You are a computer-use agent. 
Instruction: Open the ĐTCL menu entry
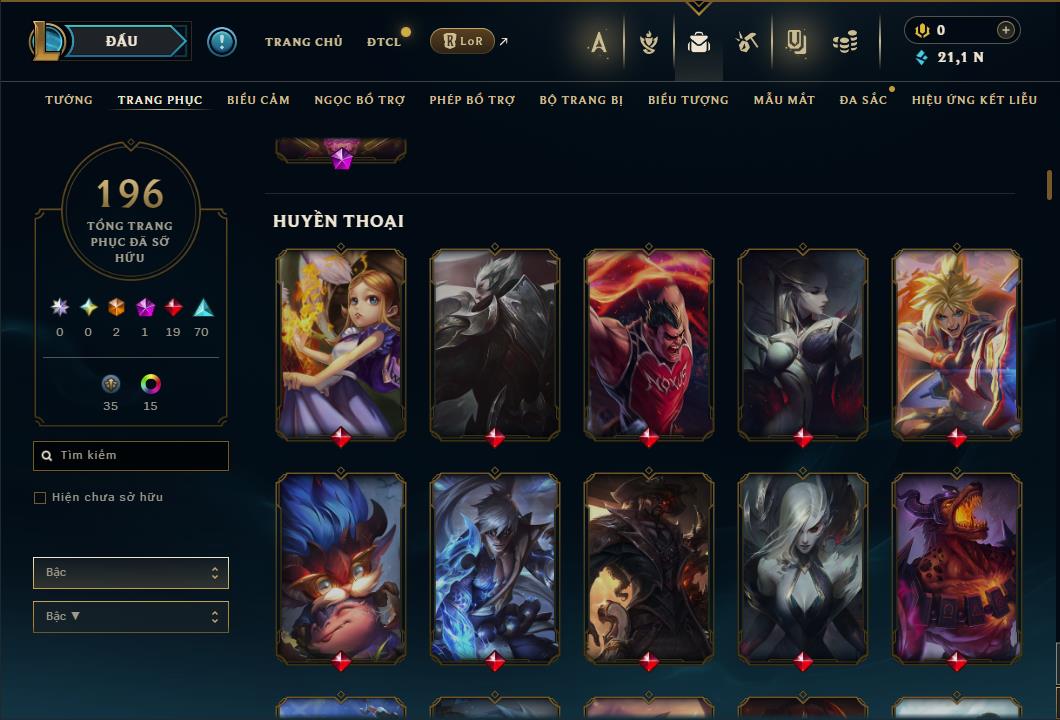click(x=383, y=42)
